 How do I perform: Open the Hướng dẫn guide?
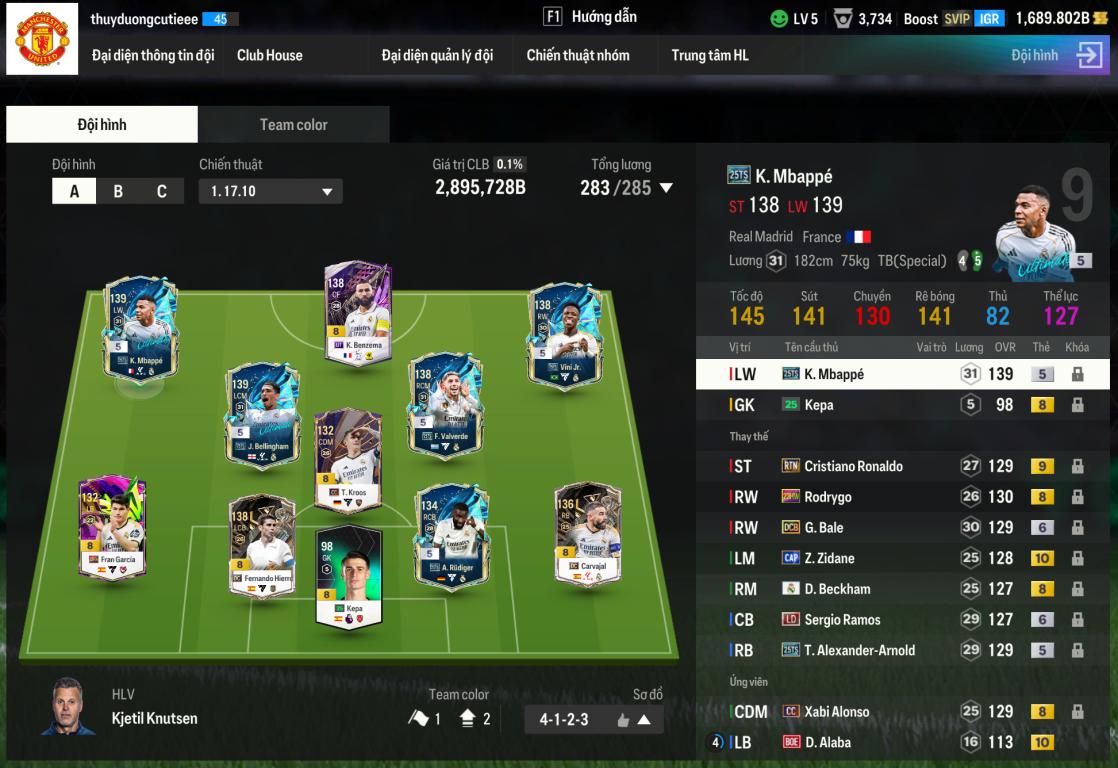click(590, 17)
